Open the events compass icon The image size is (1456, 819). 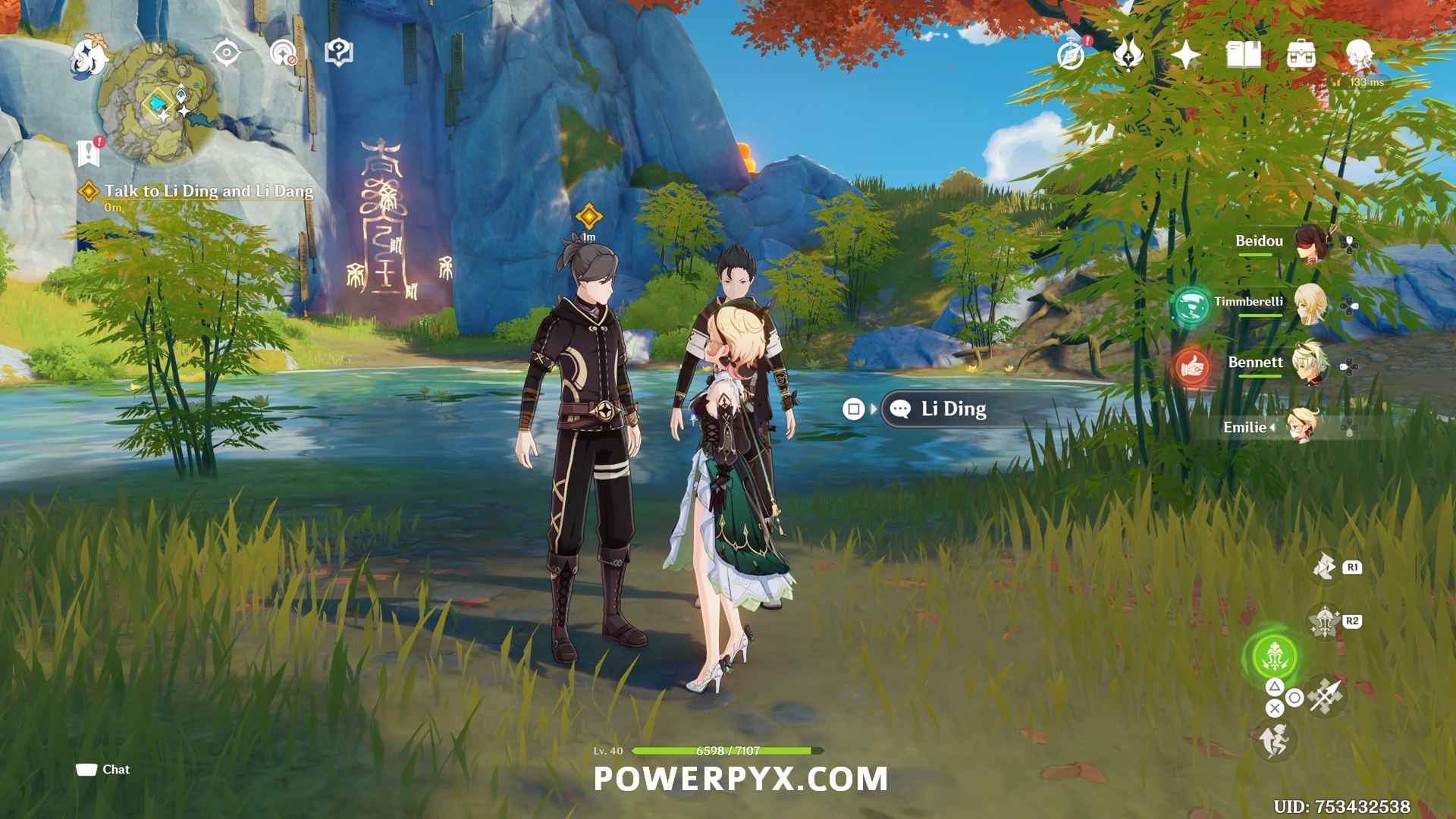1071,55
